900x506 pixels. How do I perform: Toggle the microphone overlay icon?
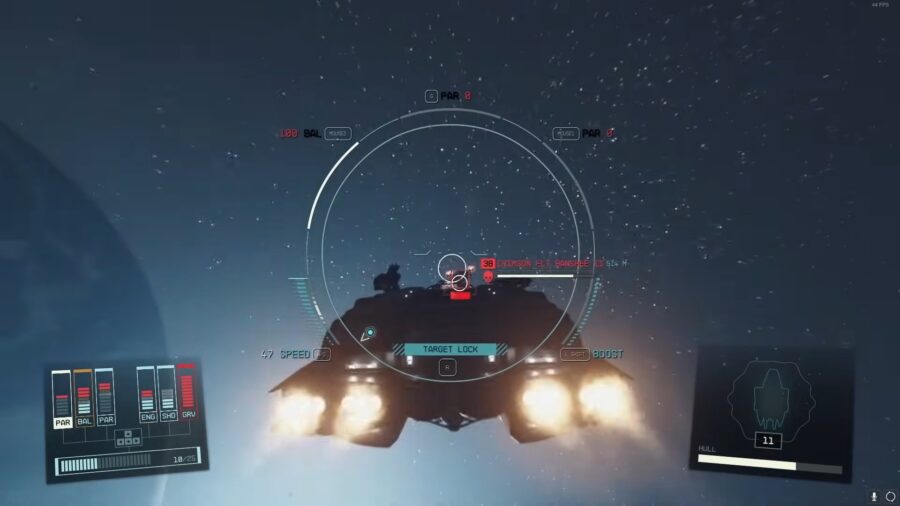tap(873, 496)
